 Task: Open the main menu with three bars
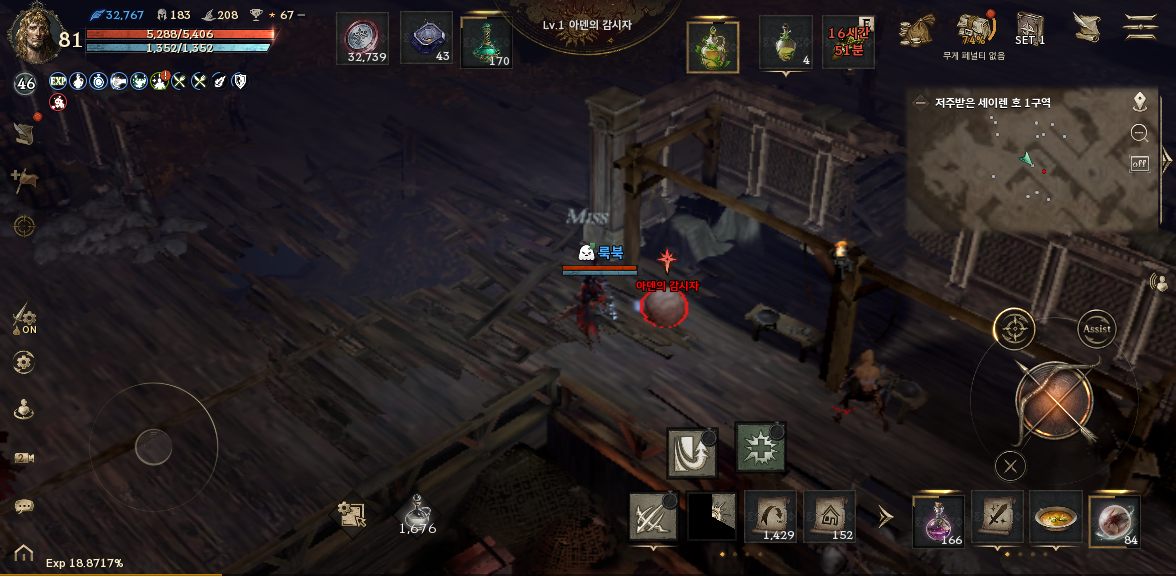(1140, 27)
